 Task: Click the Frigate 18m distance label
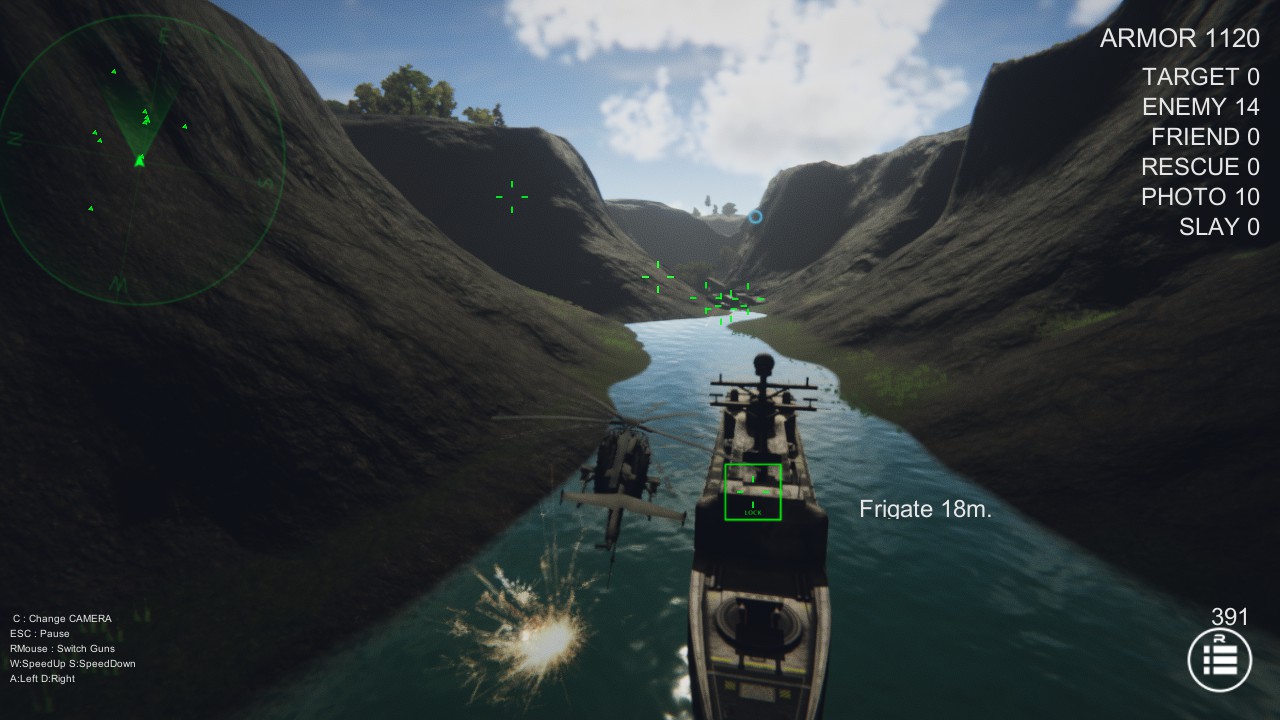tap(925, 508)
